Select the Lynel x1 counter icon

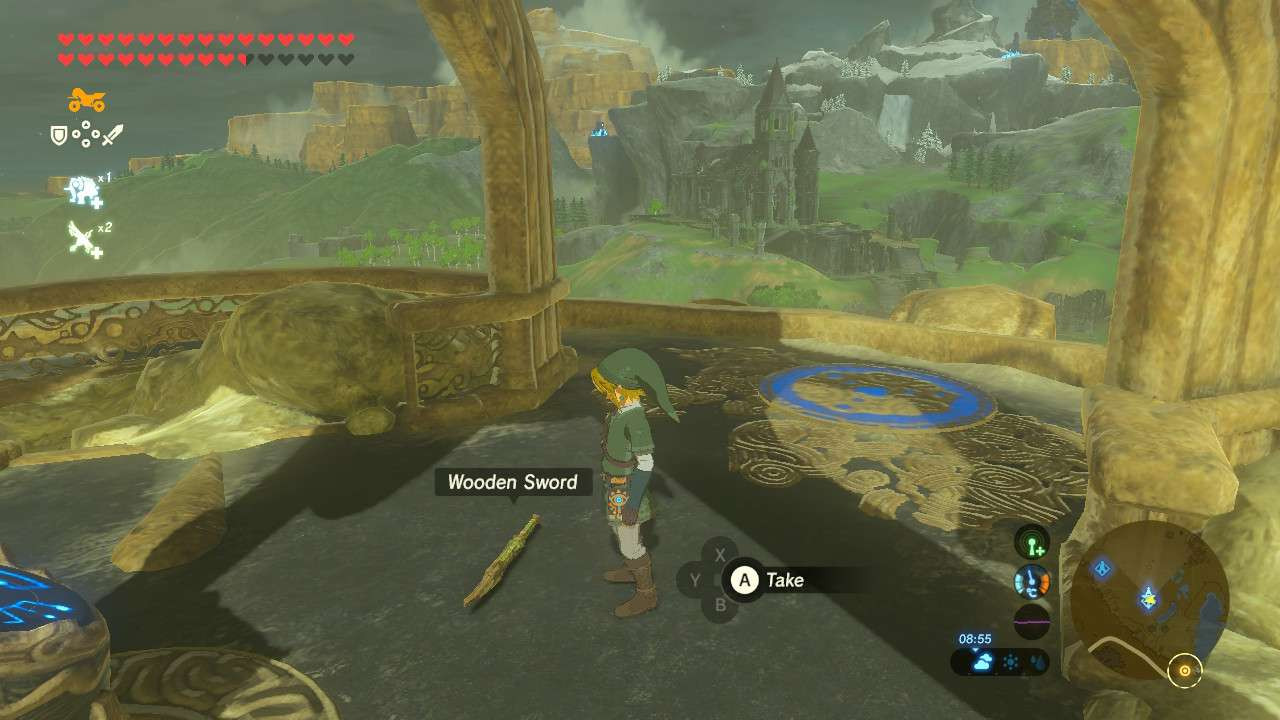82,188
